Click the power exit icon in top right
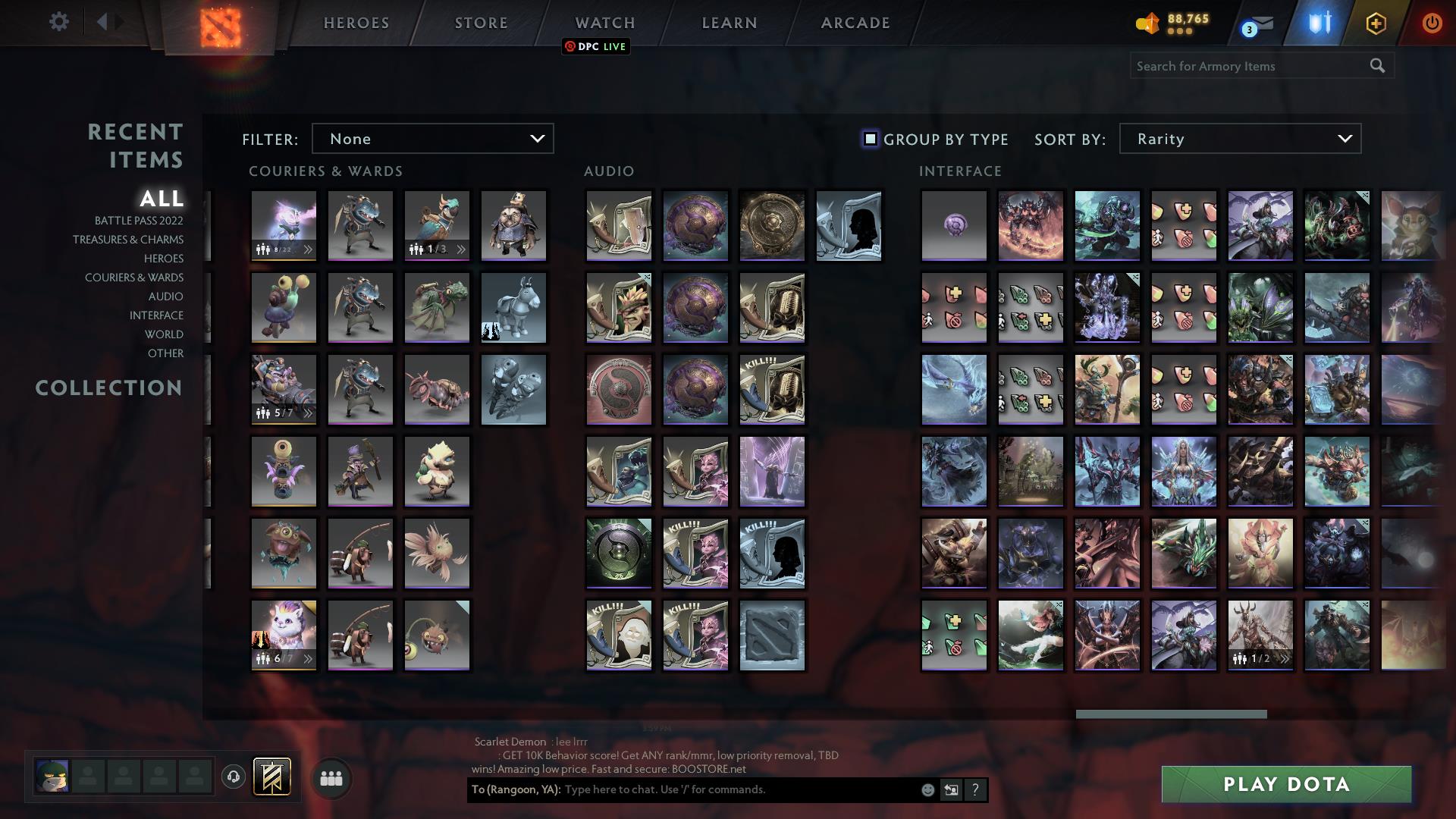 [1432, 23]
